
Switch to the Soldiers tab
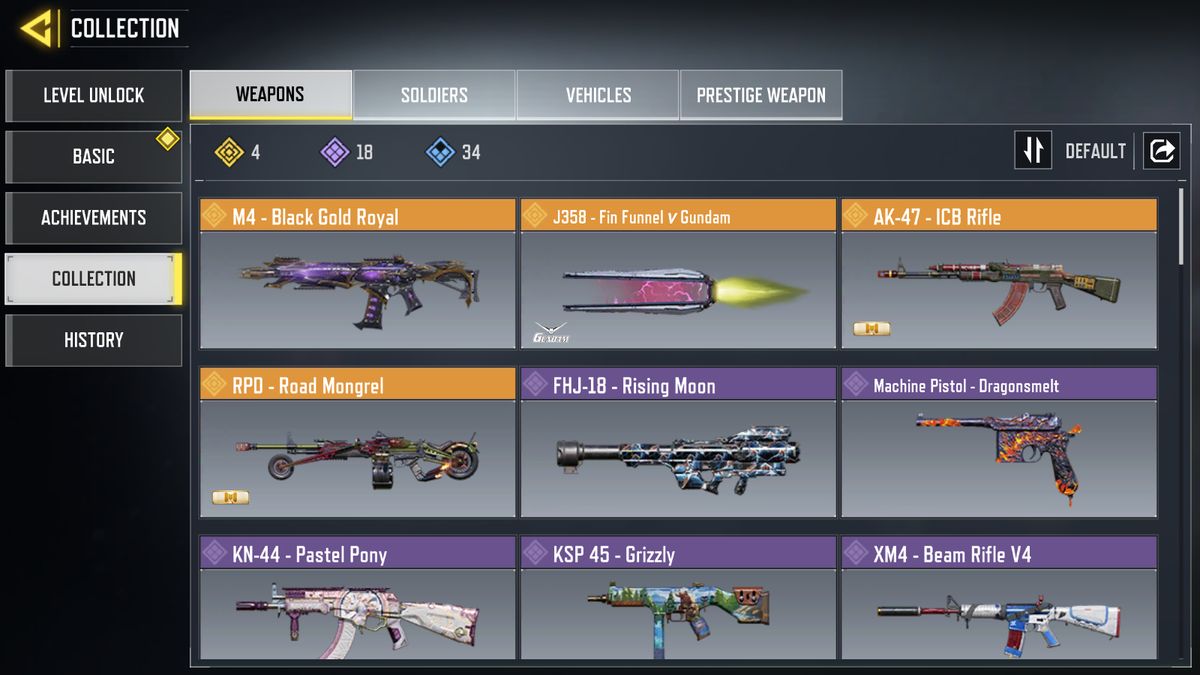pos(434,96)
